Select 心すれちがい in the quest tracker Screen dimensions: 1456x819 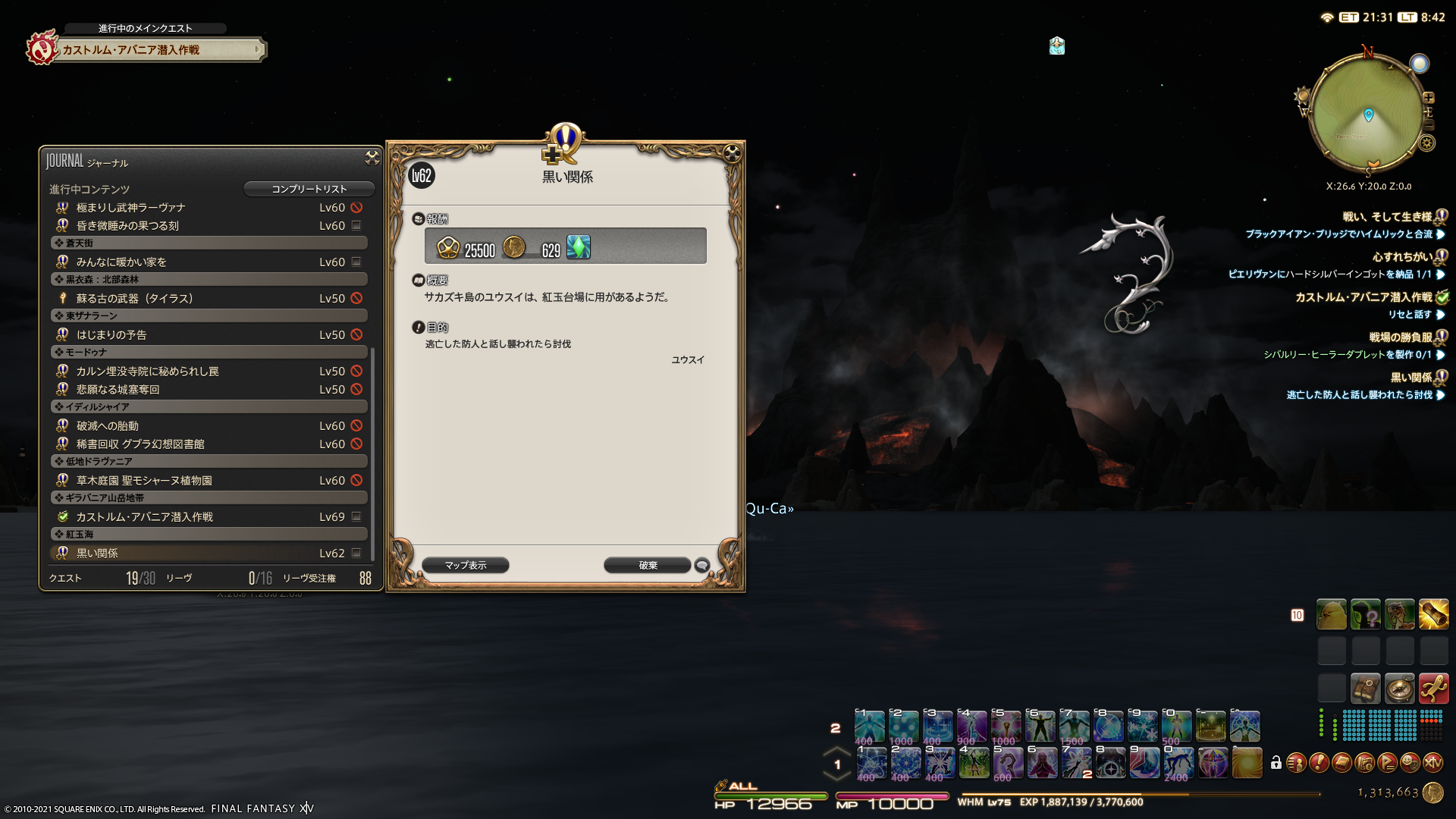pyautogui.click(x=1401, y=257)
